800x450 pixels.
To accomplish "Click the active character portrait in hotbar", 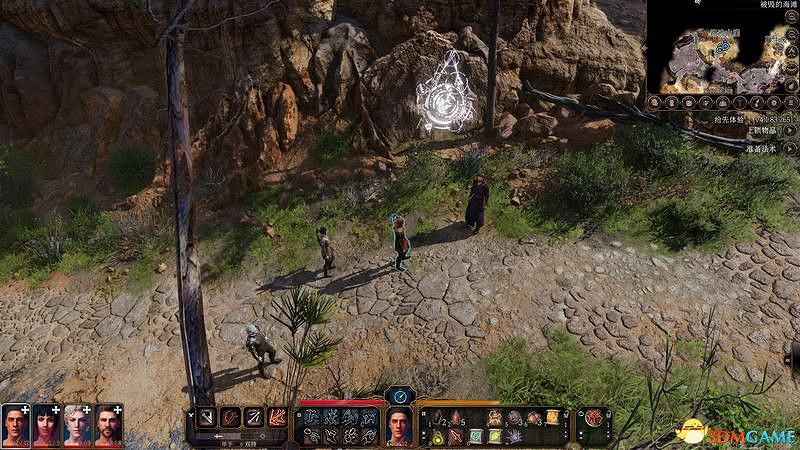I will pos(400,426).
